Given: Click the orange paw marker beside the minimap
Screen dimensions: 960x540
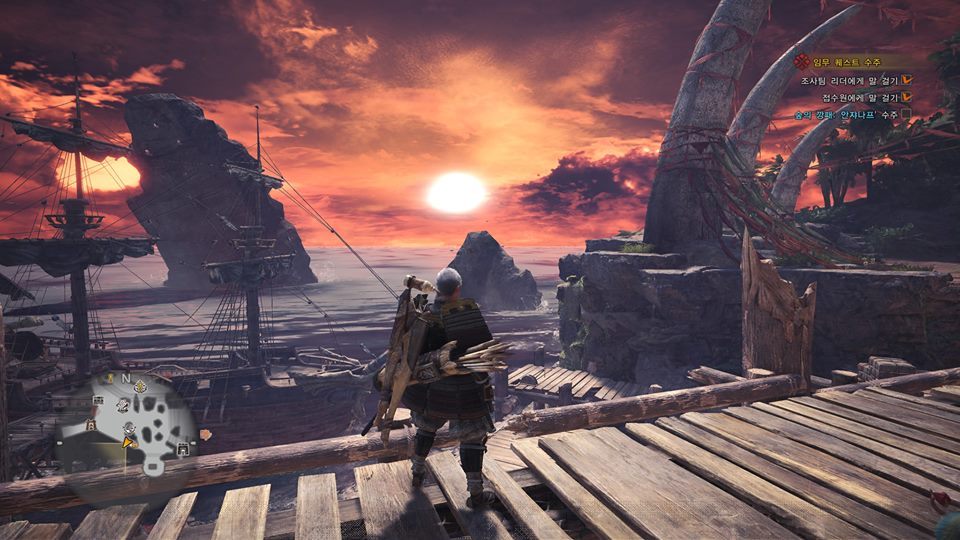Looking at the screenshot, I should 206,434.
